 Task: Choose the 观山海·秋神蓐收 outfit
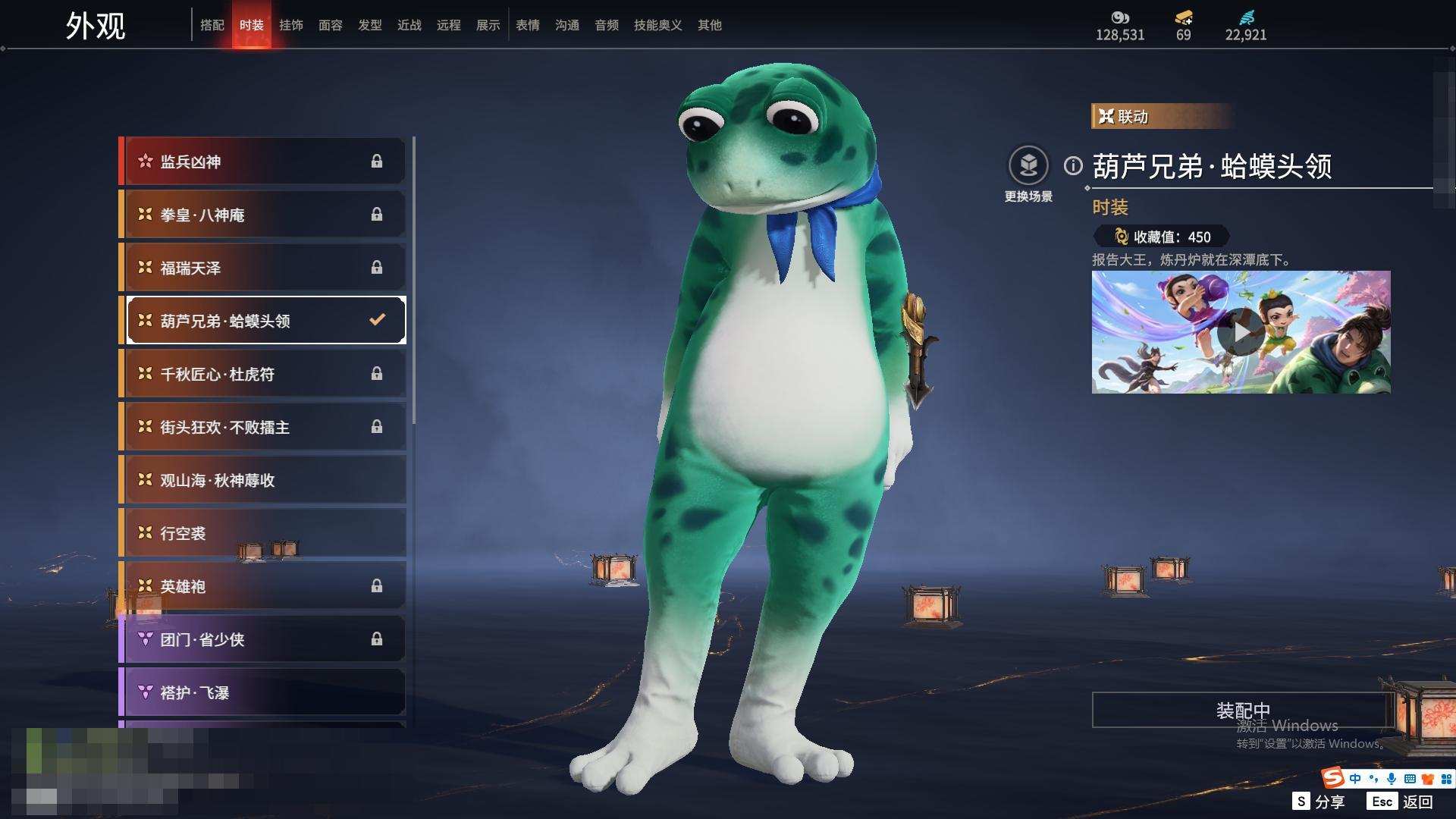click(263, 480)
